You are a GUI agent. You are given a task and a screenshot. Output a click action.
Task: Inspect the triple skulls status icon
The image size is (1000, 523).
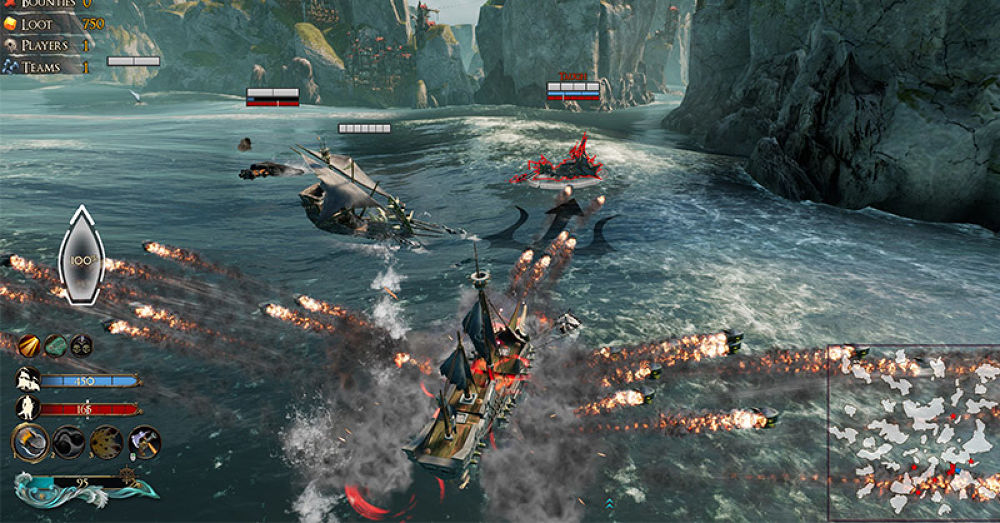point(81,346)
